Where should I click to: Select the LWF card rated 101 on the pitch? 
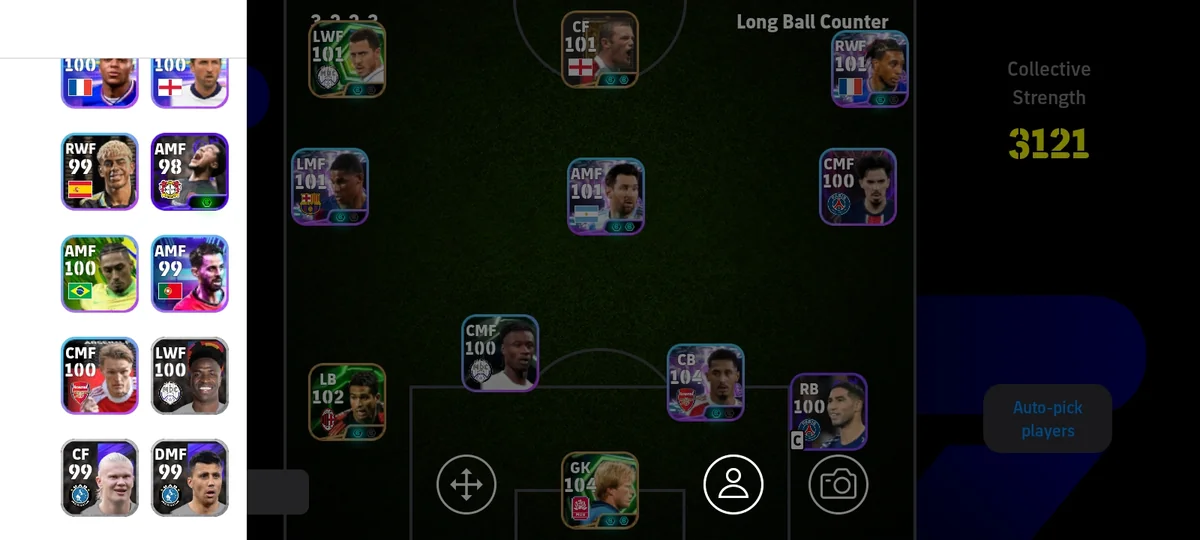(347, 59)
